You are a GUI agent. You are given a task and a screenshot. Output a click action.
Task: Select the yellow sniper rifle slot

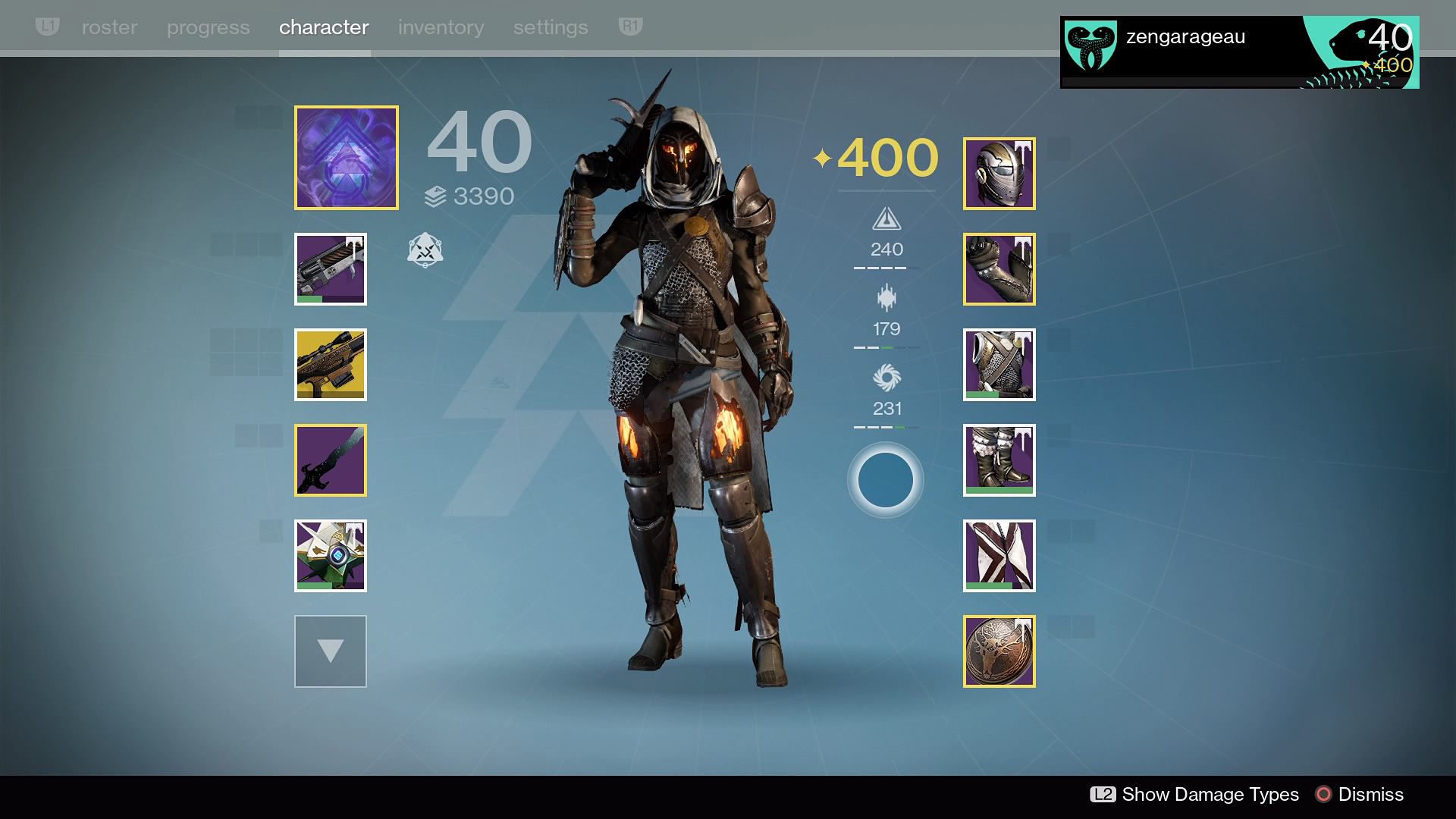point(331,365)
